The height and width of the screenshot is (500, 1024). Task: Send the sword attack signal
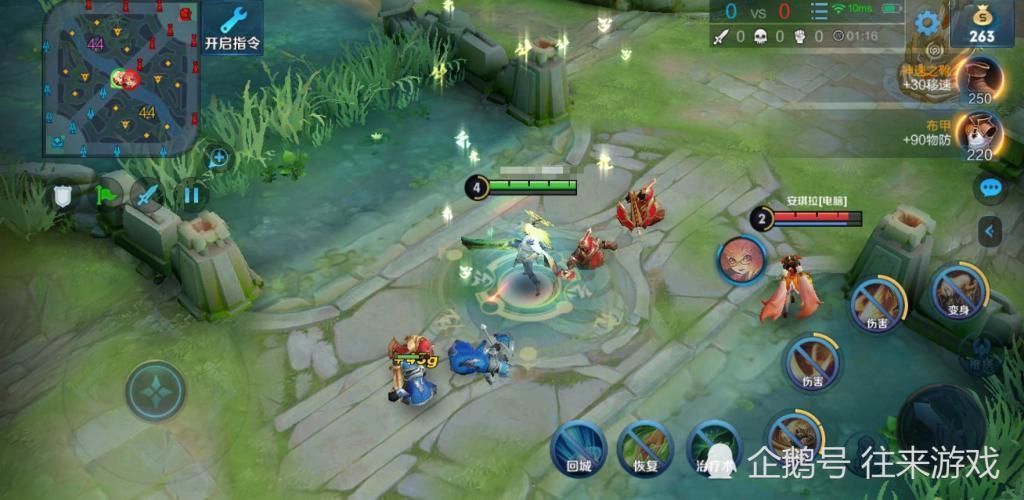click(148, 196)
